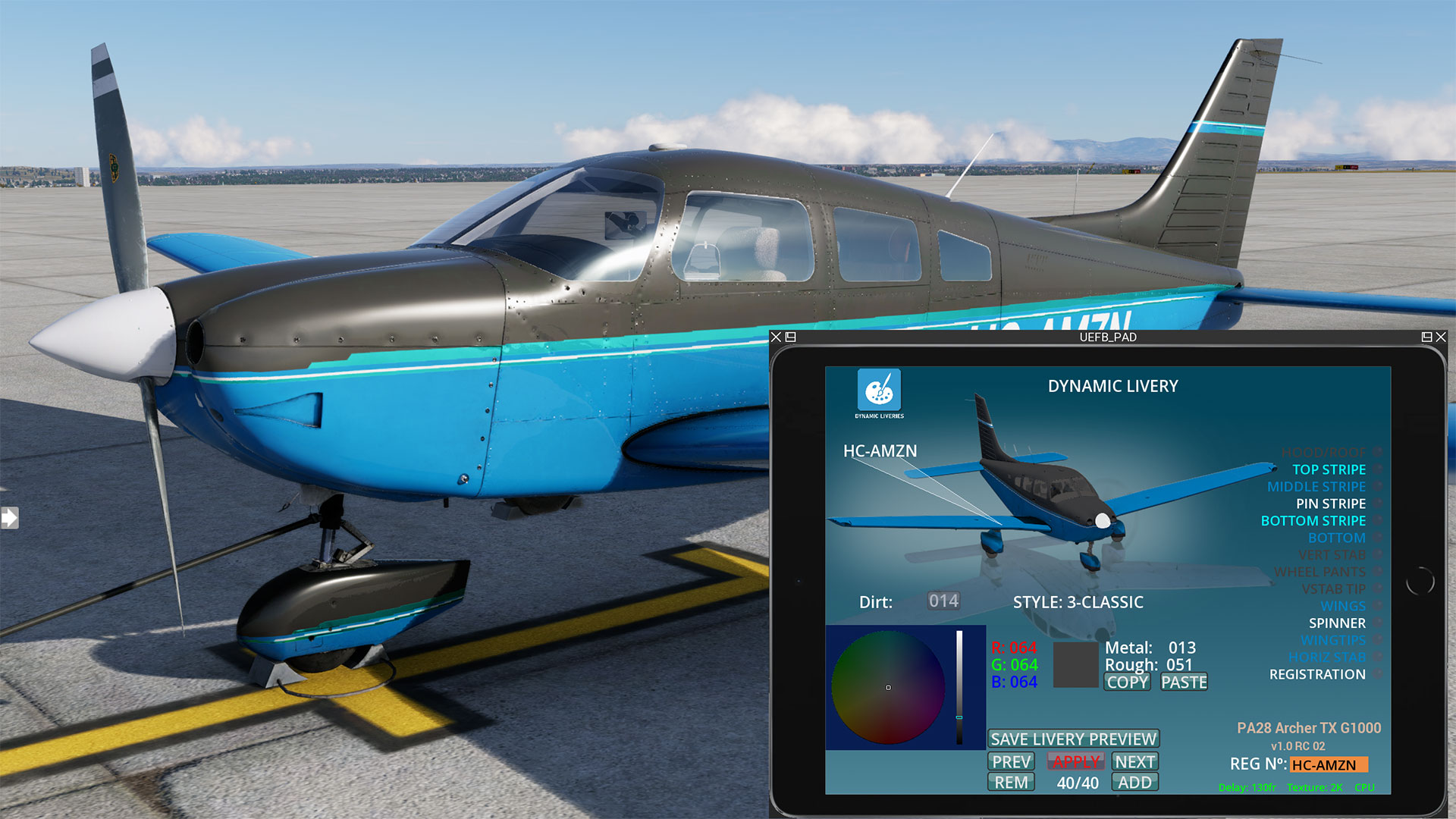Pick the BOTTOM STRIPE entry
The height and width of the screenshot is (819, 1456).
pos(1313,521)
